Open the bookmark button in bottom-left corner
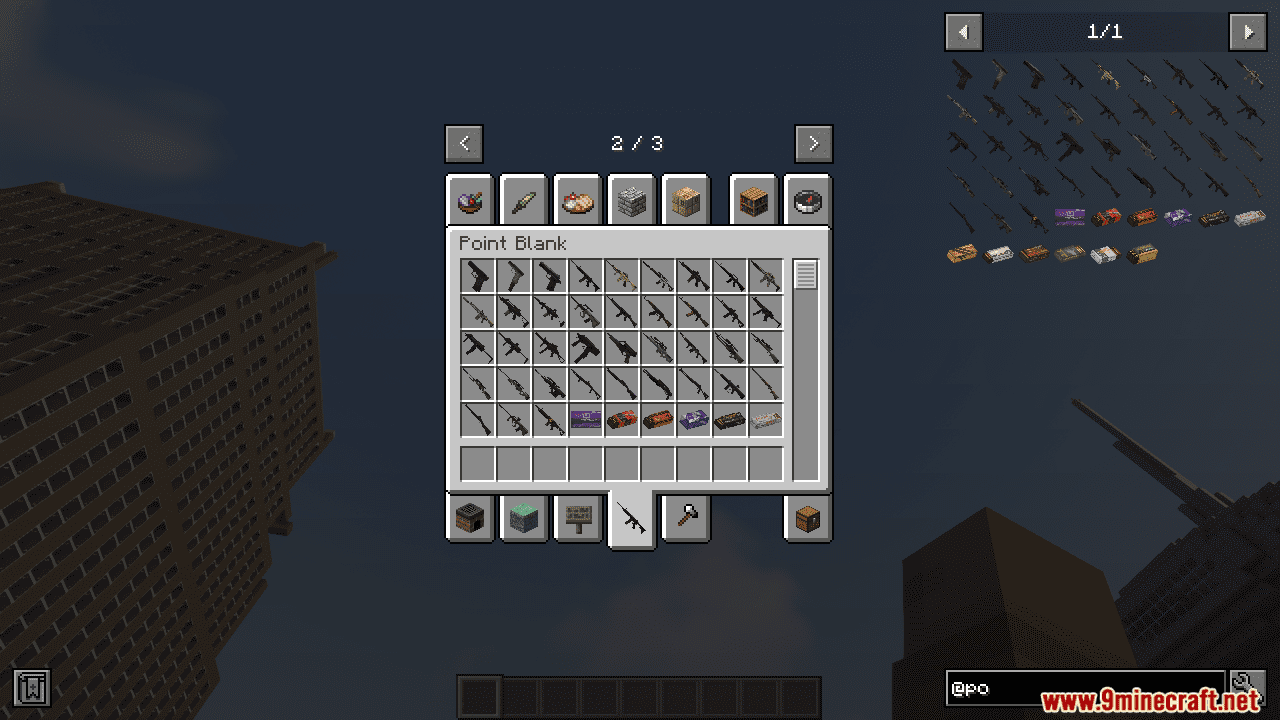Screen dimensions: 1280x720 [x=32, y=687]
